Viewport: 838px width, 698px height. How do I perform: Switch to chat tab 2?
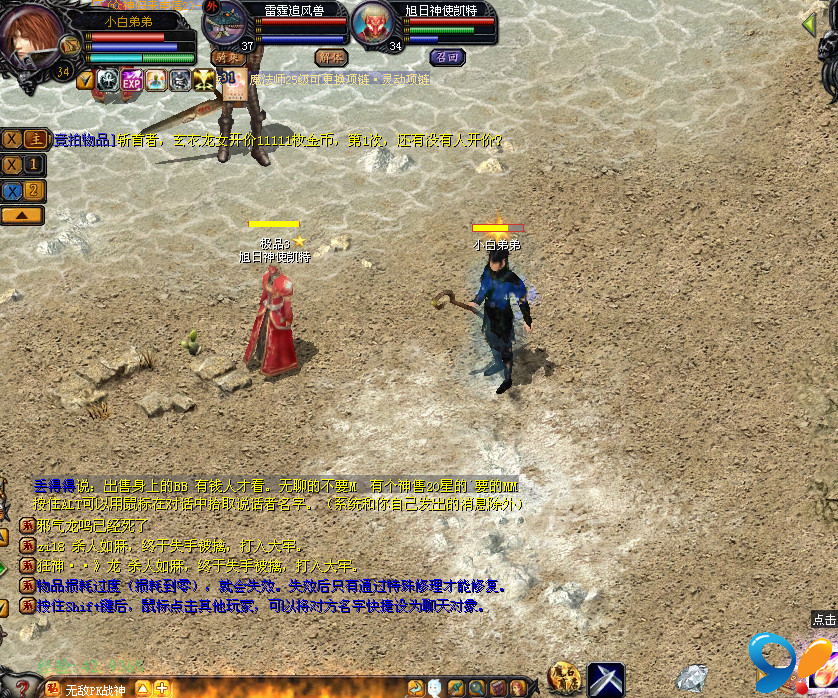point(35,190)
